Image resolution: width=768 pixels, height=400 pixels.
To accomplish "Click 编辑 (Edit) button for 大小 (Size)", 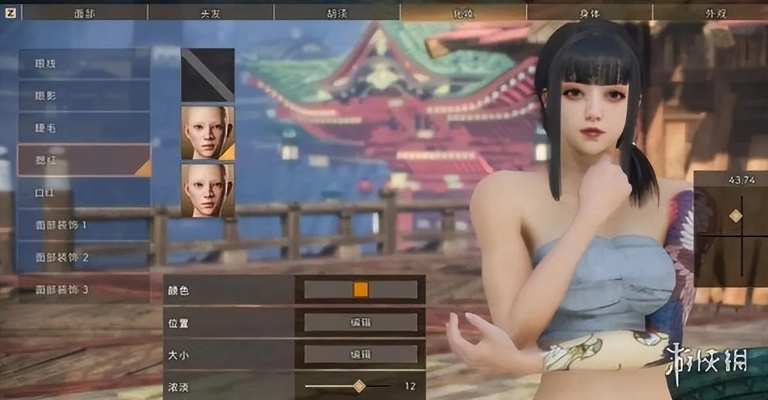I will (x=361, y=354).
